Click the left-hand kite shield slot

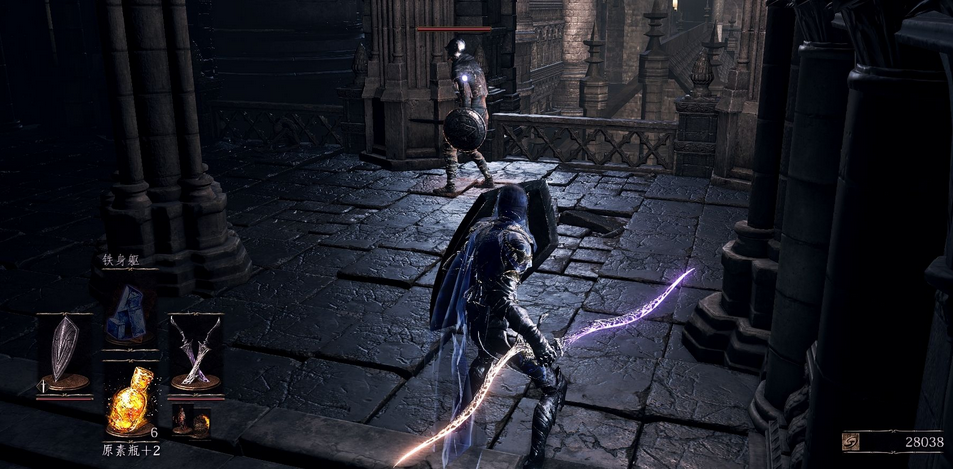[x=65, y=352]
